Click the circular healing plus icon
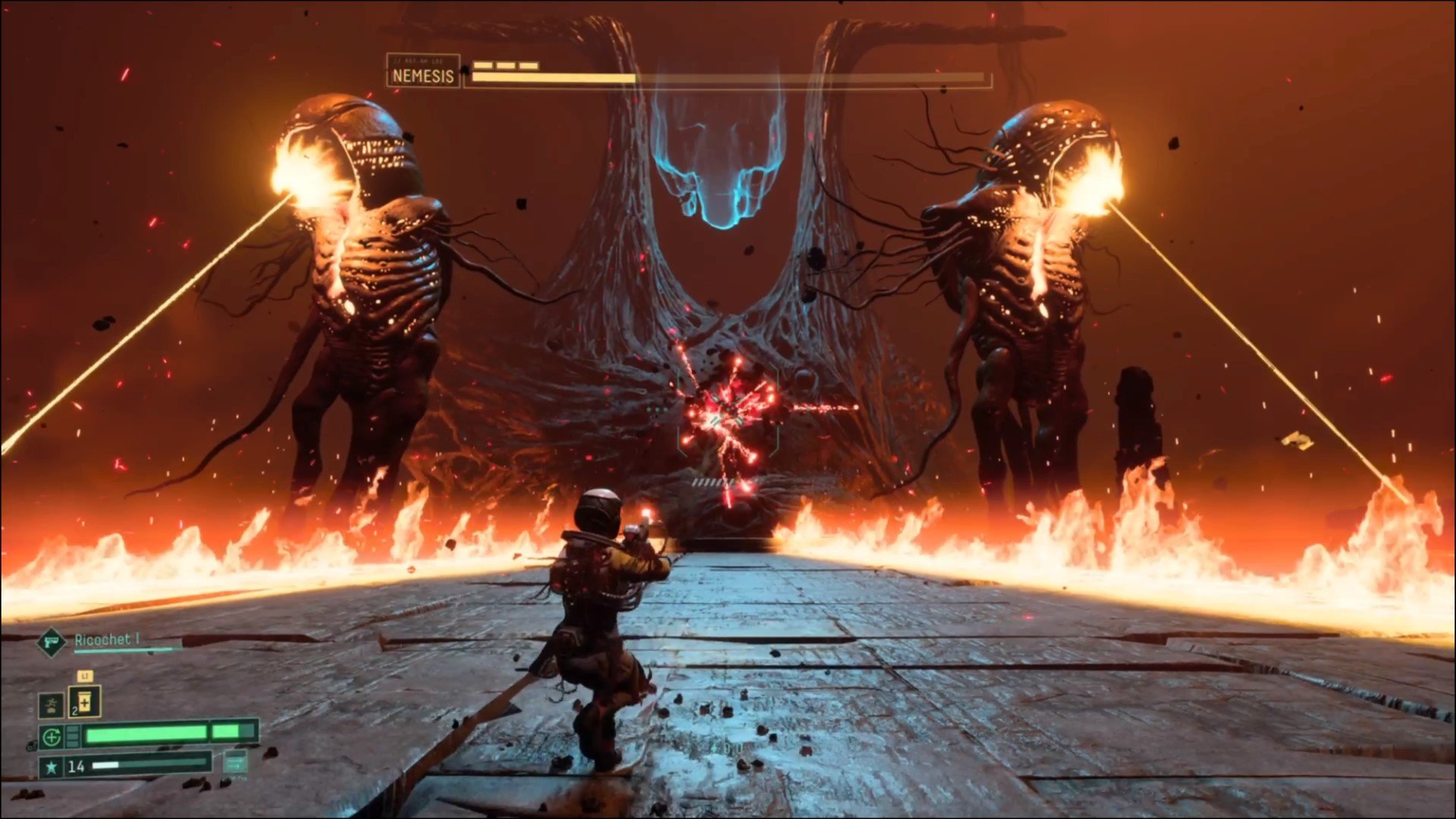 tap(52, 736)
